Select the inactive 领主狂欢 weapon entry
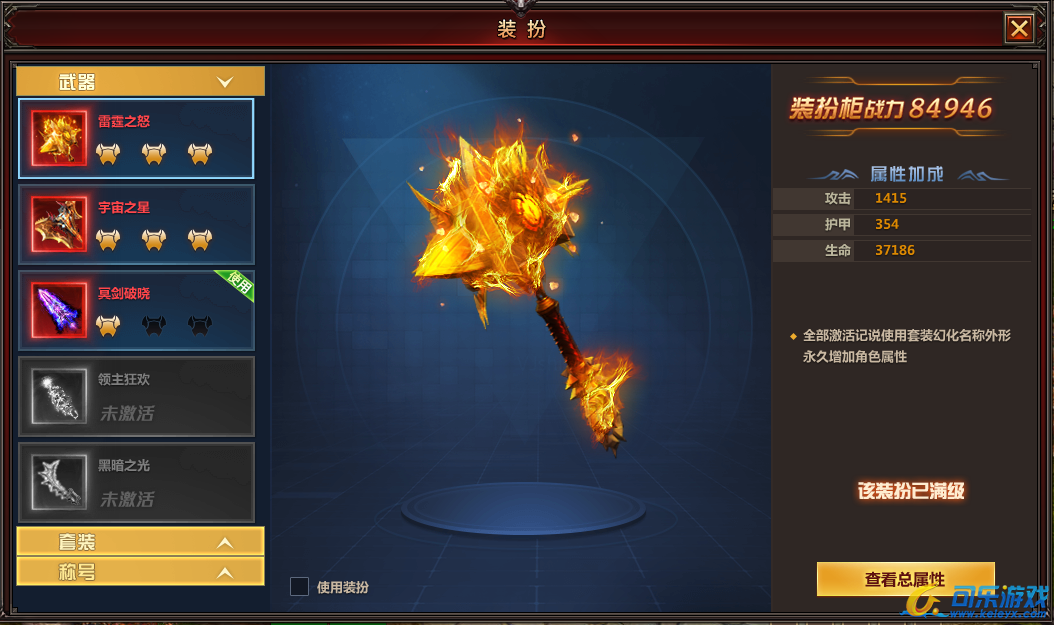 coord(136,396)
